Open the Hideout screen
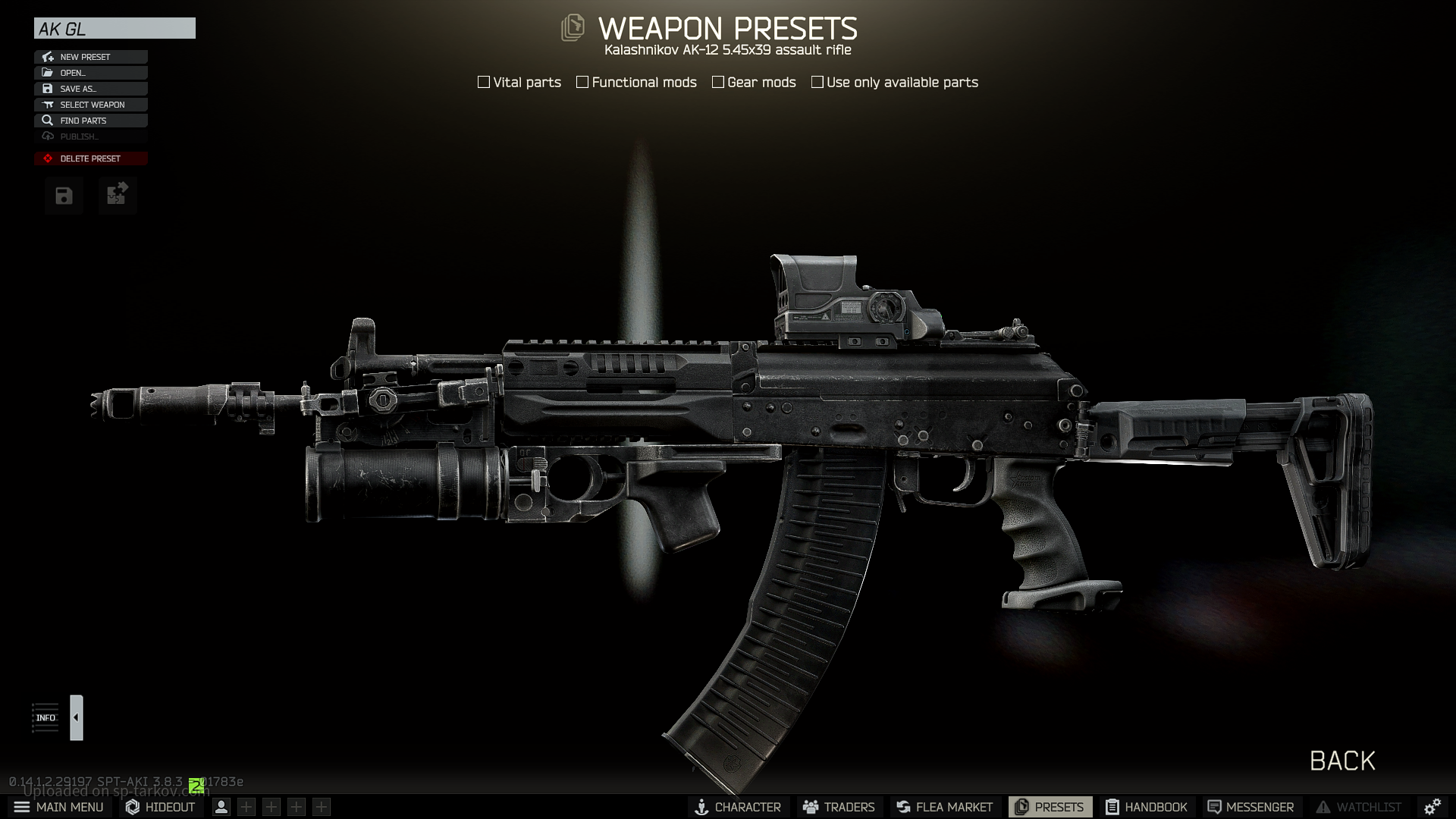This screenshot has height=819, width=1456. [161, 807]
